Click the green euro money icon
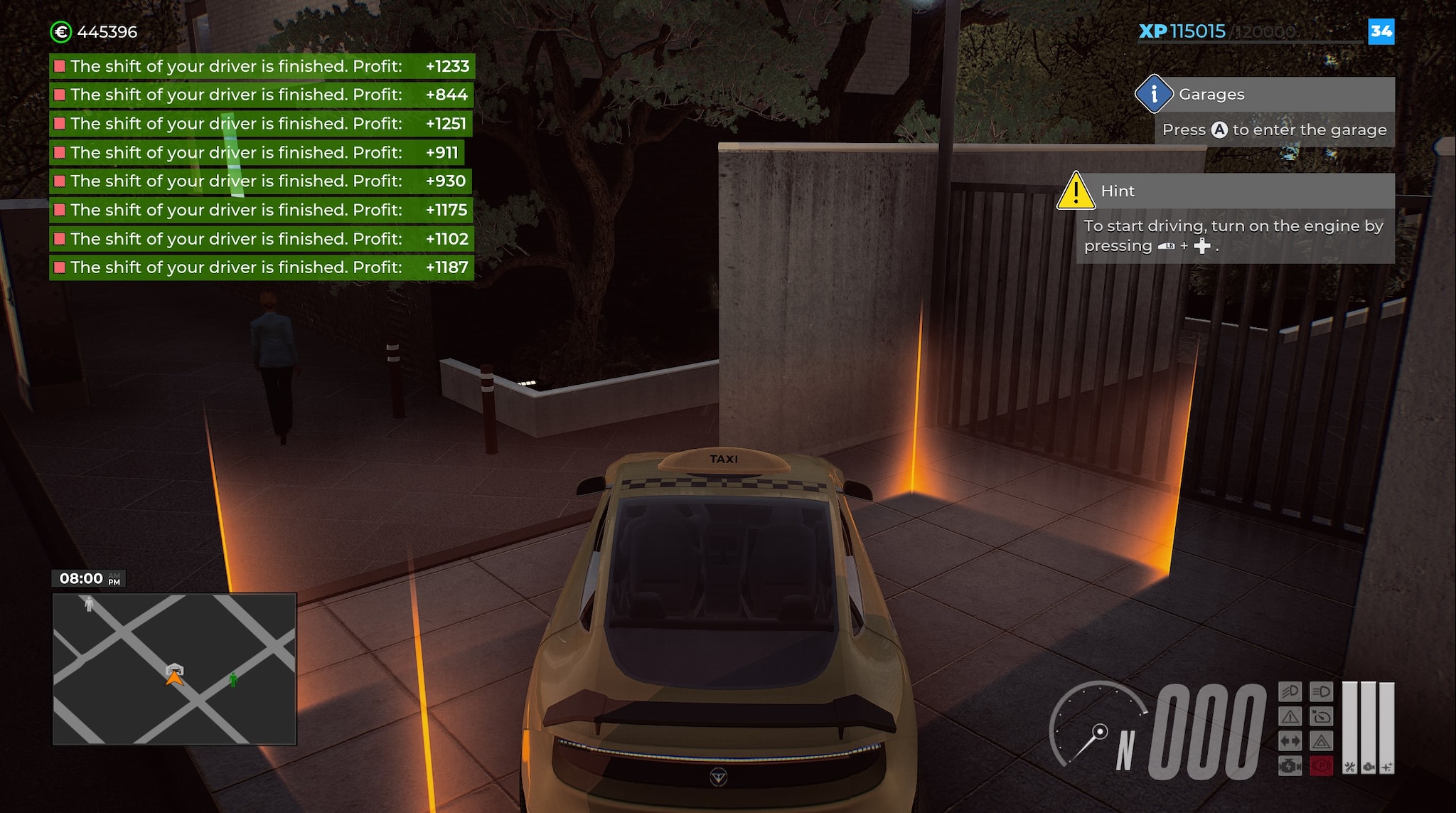The image size is (1456, 813). 61,32
